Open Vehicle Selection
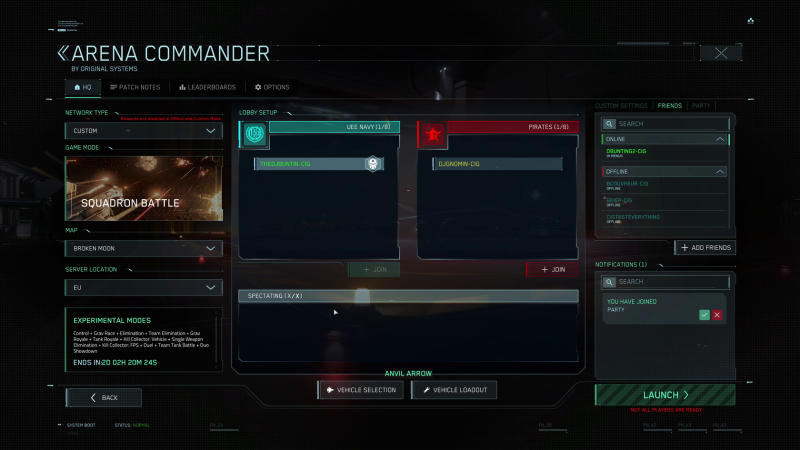Screen dimensions: 800x450 pos(362,390)
